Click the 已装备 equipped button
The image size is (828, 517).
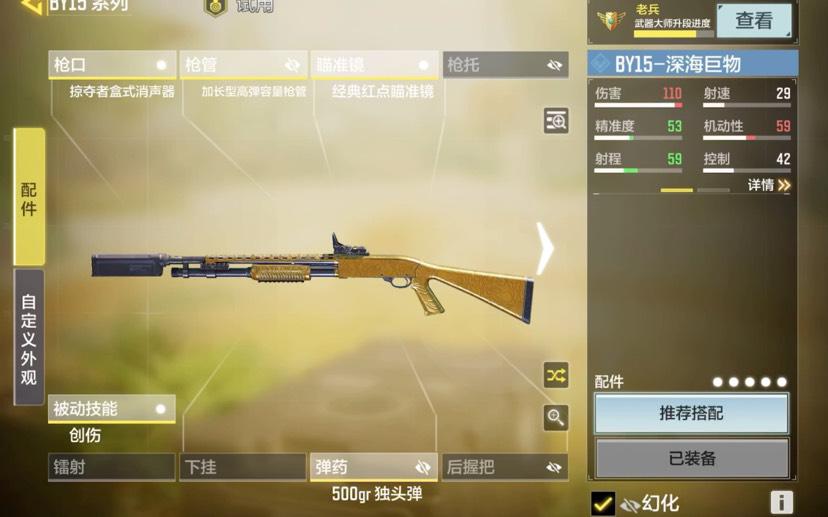tap(691, 459)
